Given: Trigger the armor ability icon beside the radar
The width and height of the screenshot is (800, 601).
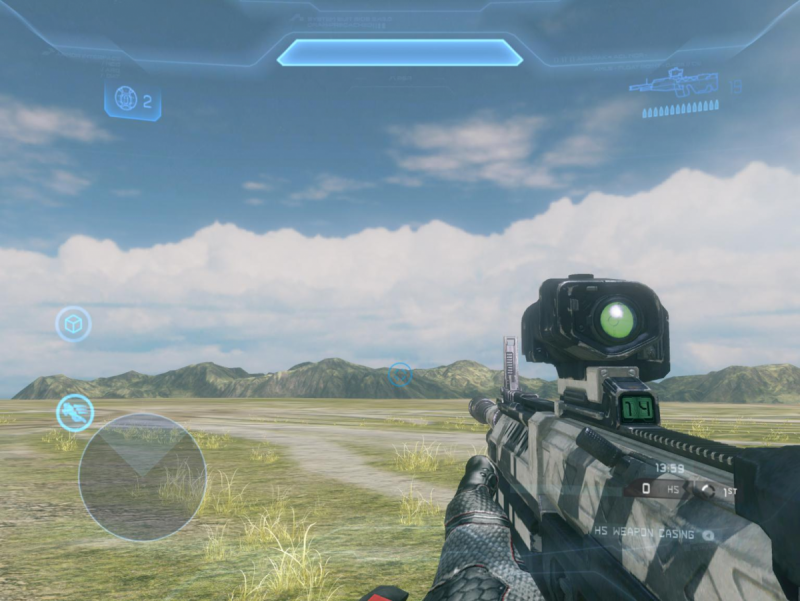Looking at the screenshot, I should (75, 412).
